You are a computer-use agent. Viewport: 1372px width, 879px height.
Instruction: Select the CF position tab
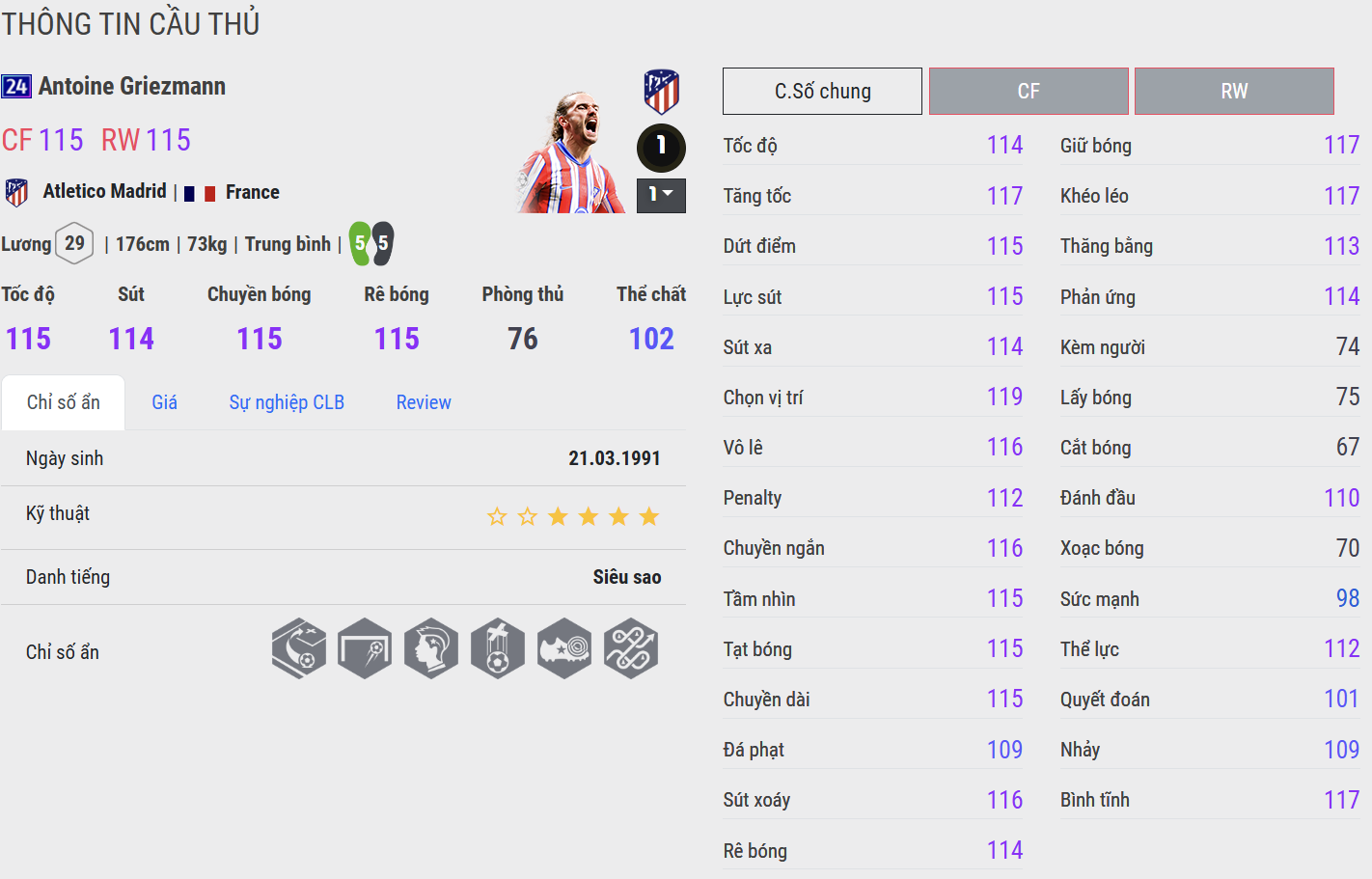click(x=1029, y=92)
